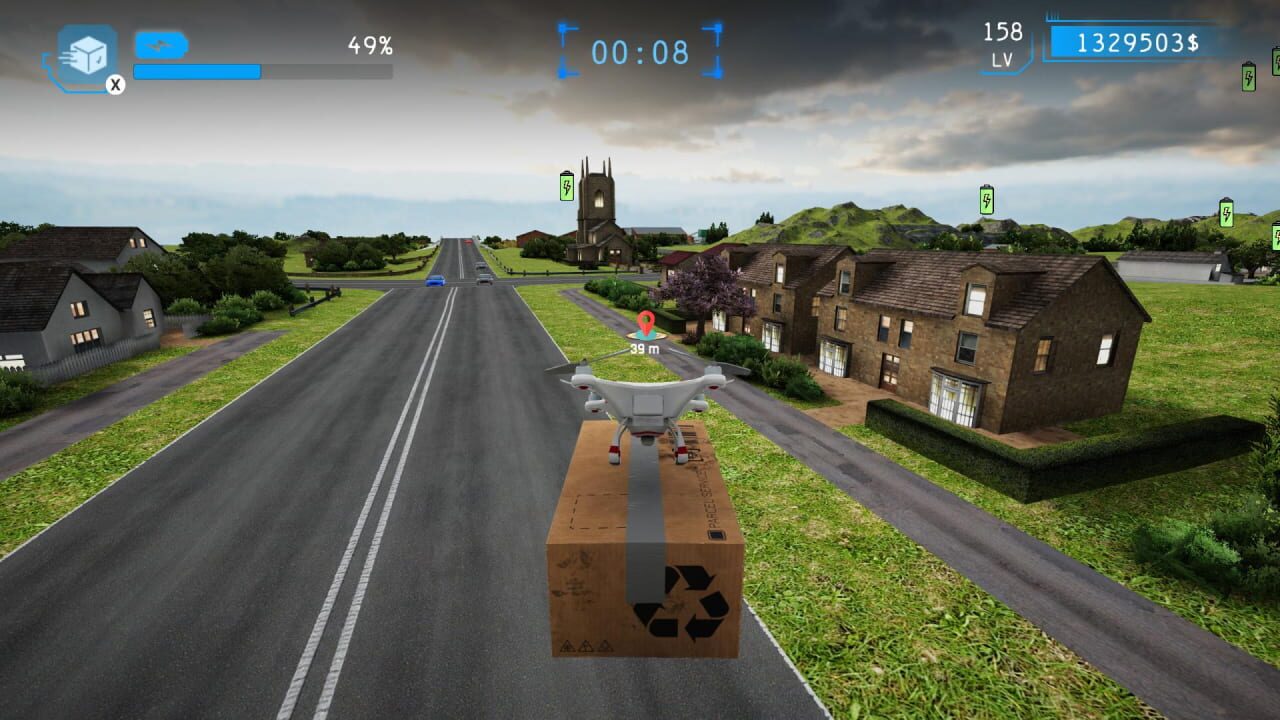
Task: Click the LV level indicator
Action: 1001,57
